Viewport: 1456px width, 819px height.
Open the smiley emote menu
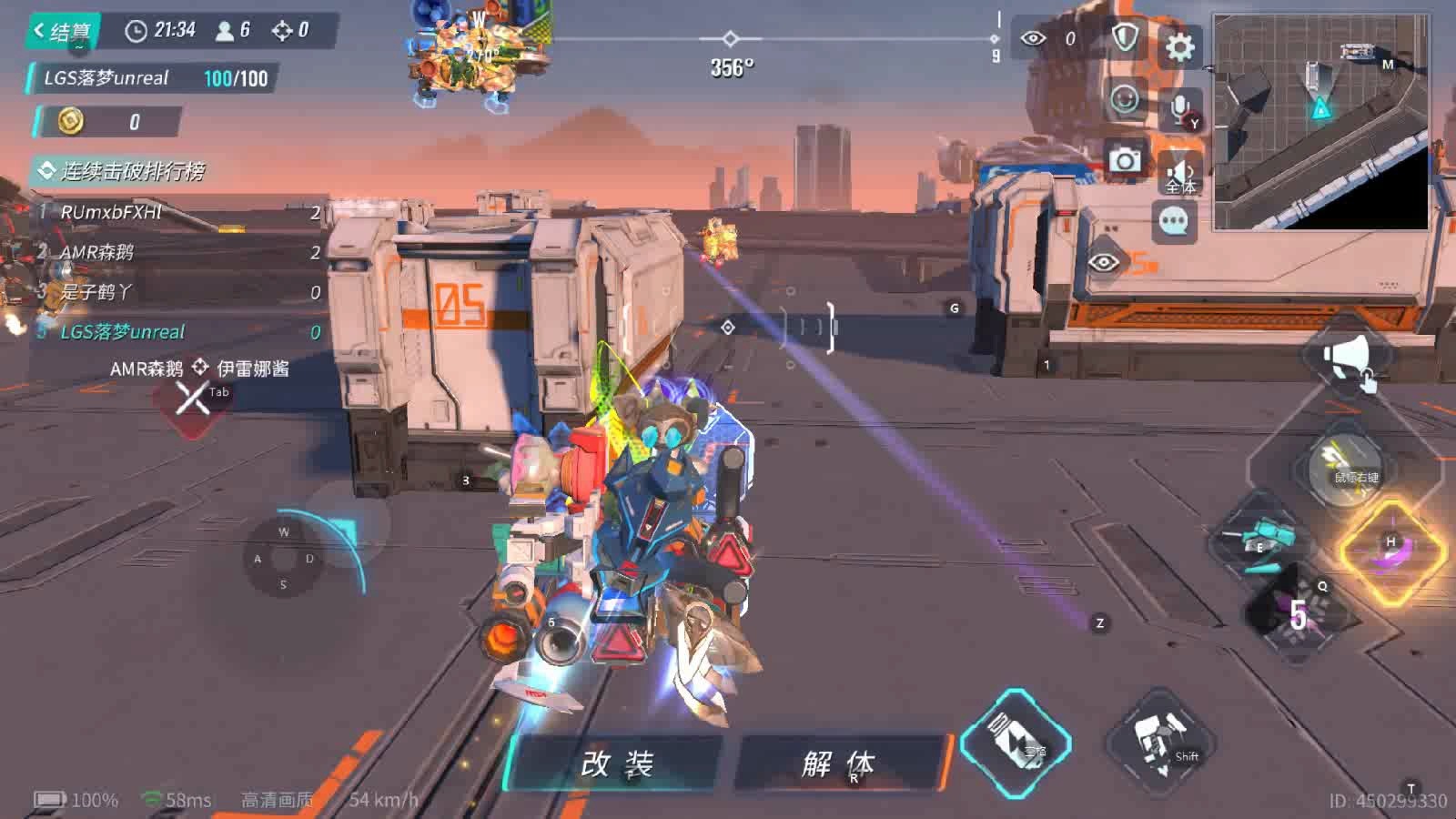click(1125, 98)
